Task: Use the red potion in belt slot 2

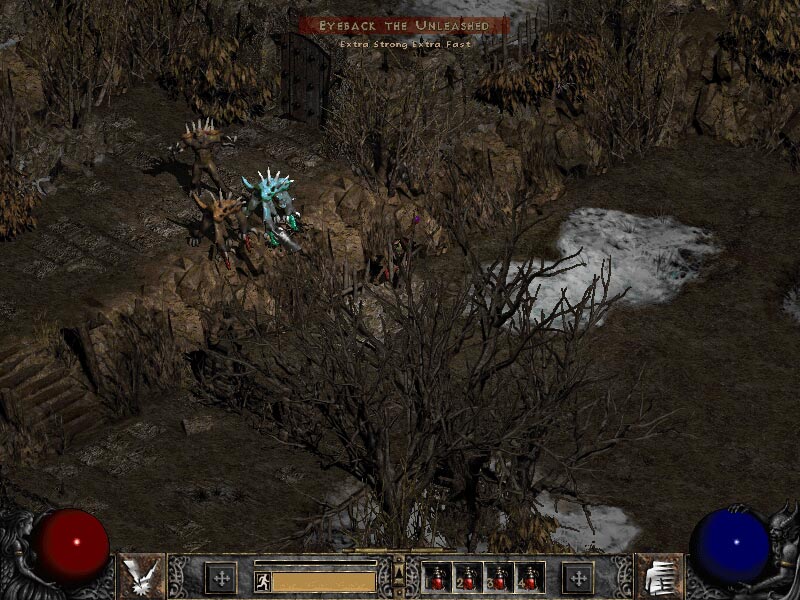Action: tap(468, 578)
